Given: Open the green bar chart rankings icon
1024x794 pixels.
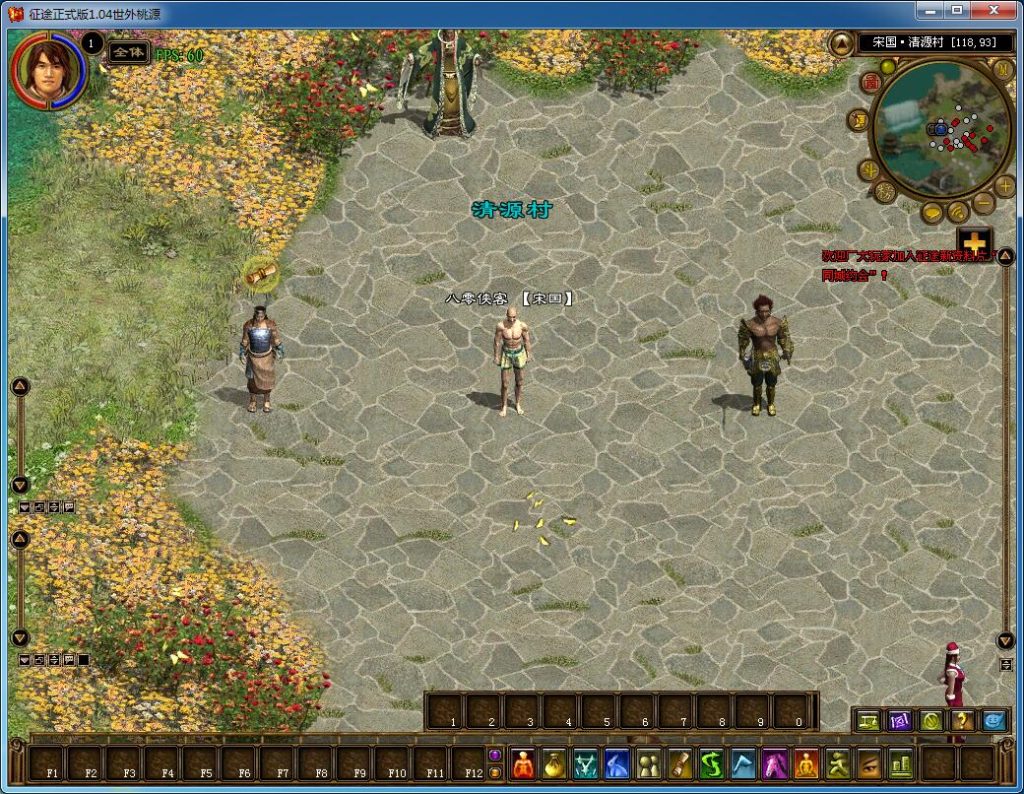Looking at the screenshot, I should [x=900, y=764].
